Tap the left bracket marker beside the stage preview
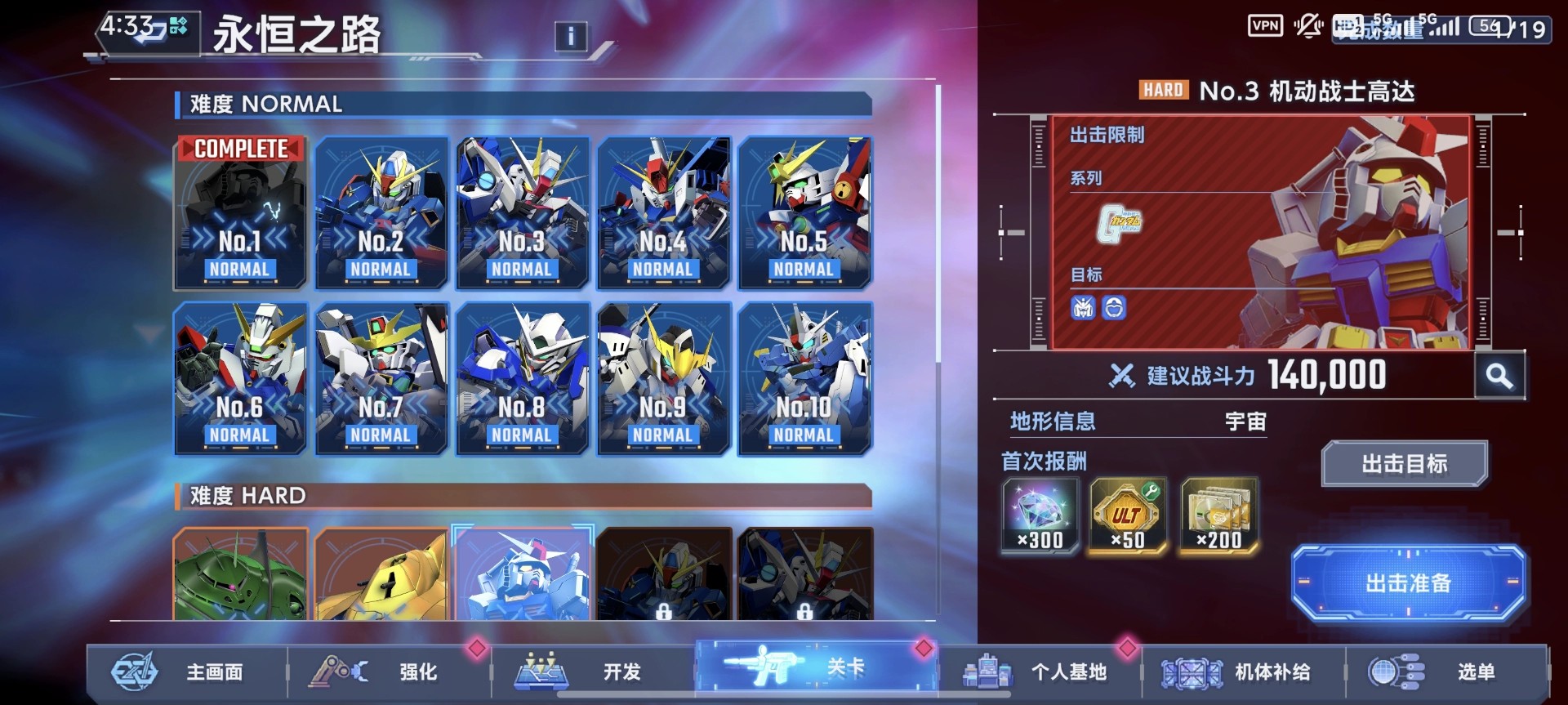1568x705 pixels. (x=1002, y=231)
